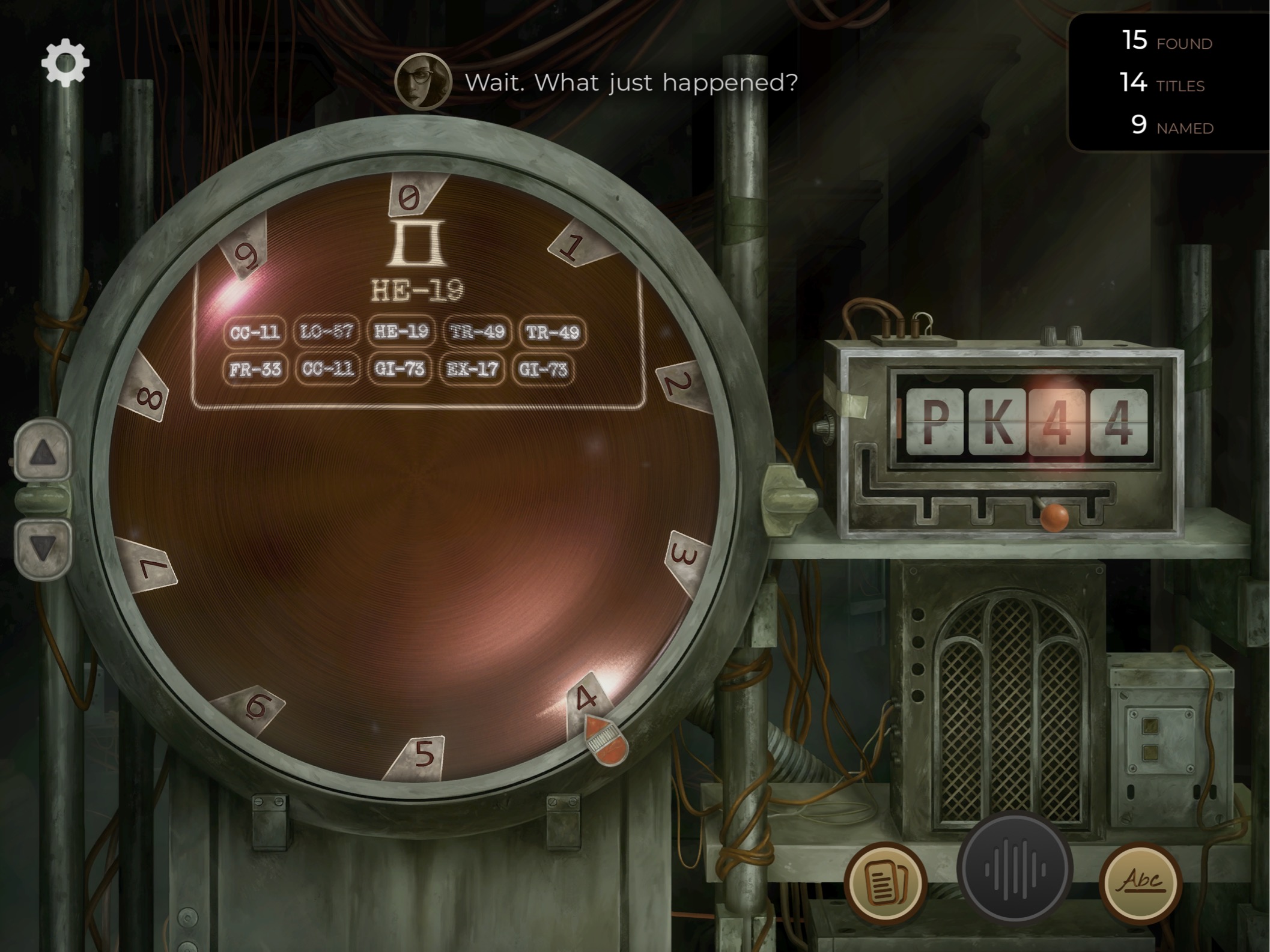
Task: Select the LO-57 code tag
Action: coord(327,332)
